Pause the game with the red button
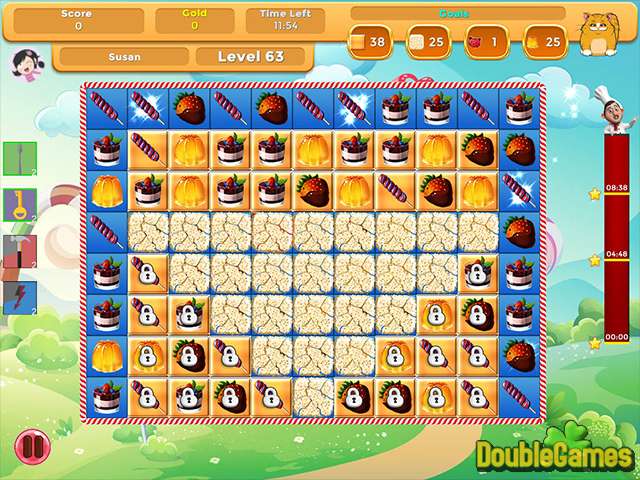 coord(32,443)
